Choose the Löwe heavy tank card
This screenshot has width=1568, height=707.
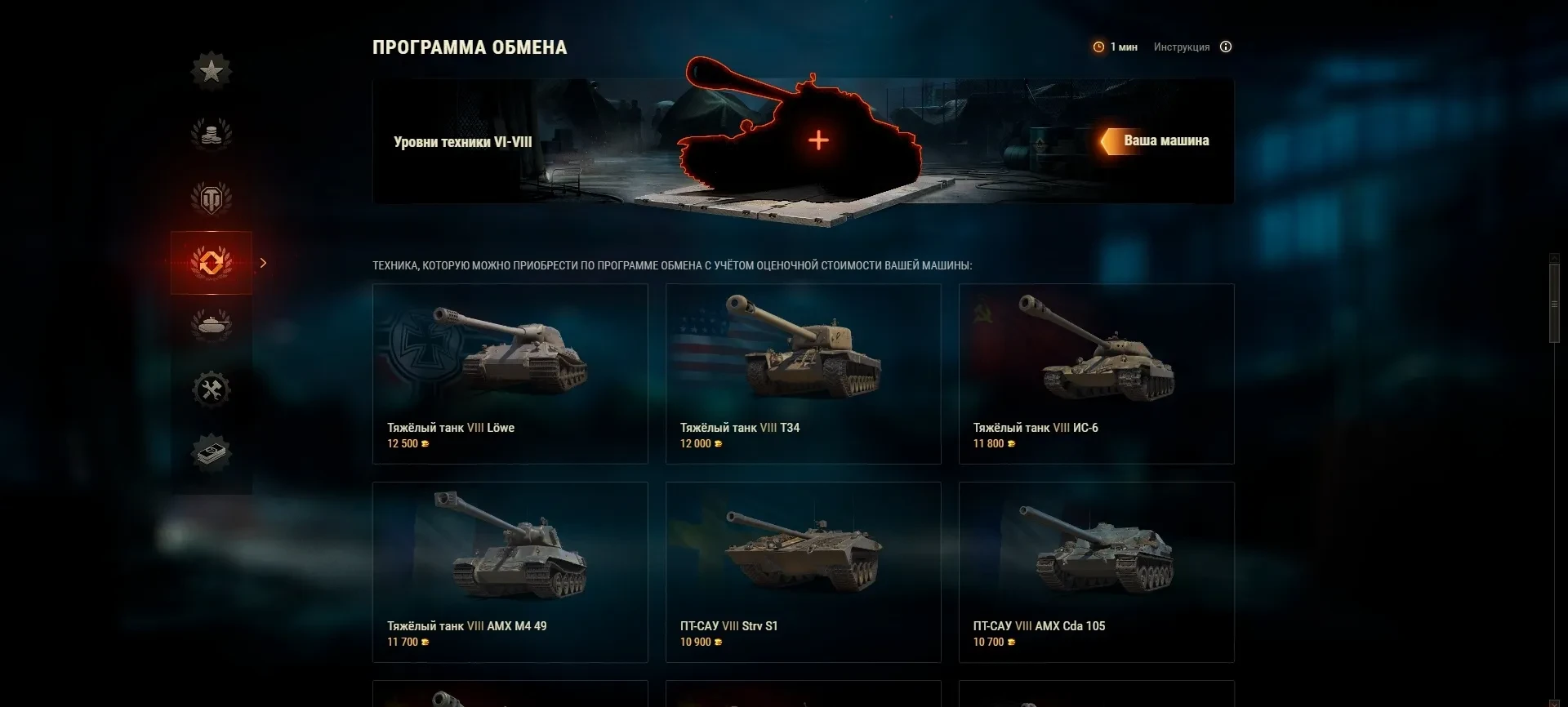point(510,374)
